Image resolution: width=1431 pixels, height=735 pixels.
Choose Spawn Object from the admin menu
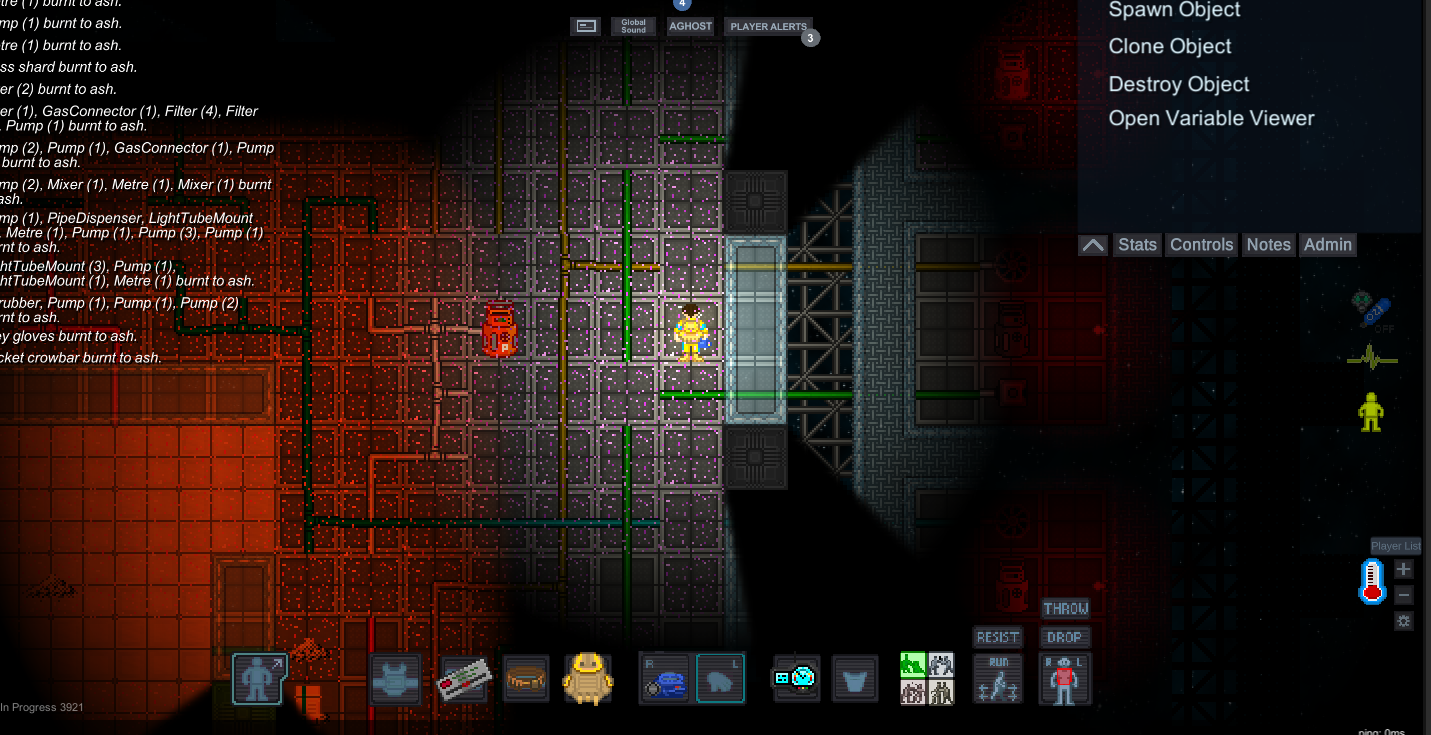[x=1174, y=10]
